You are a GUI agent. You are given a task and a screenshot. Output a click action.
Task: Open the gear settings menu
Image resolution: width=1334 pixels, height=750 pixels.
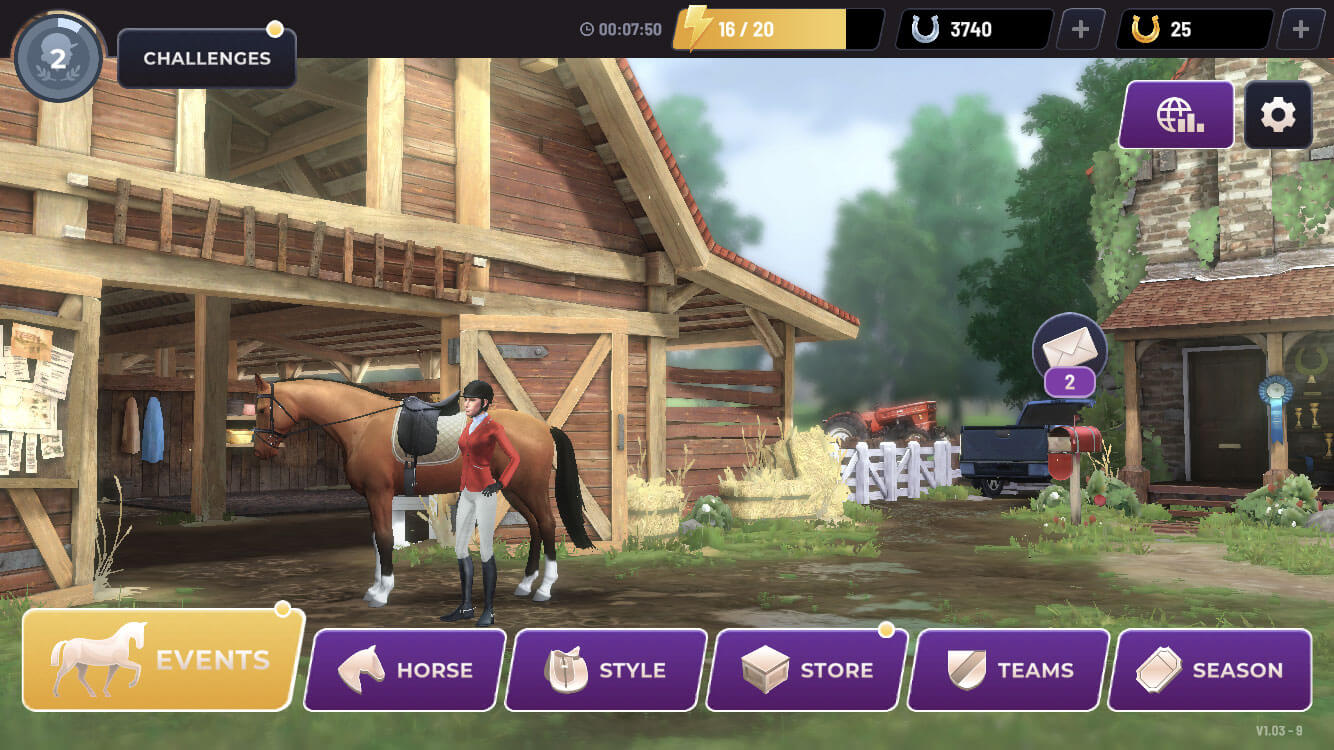tap(1278, 116)
